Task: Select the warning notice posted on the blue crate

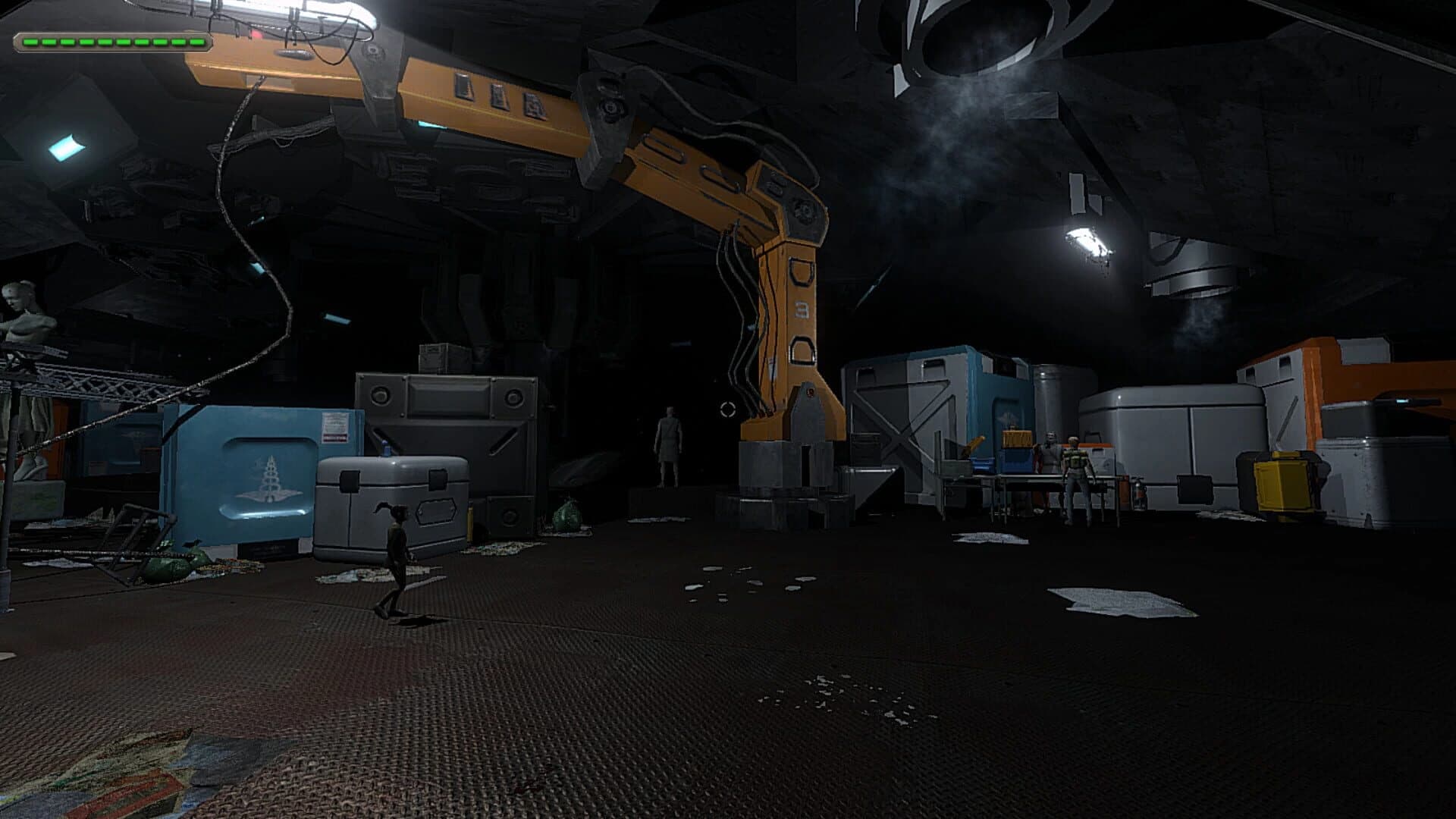Action: coord(336,428)
